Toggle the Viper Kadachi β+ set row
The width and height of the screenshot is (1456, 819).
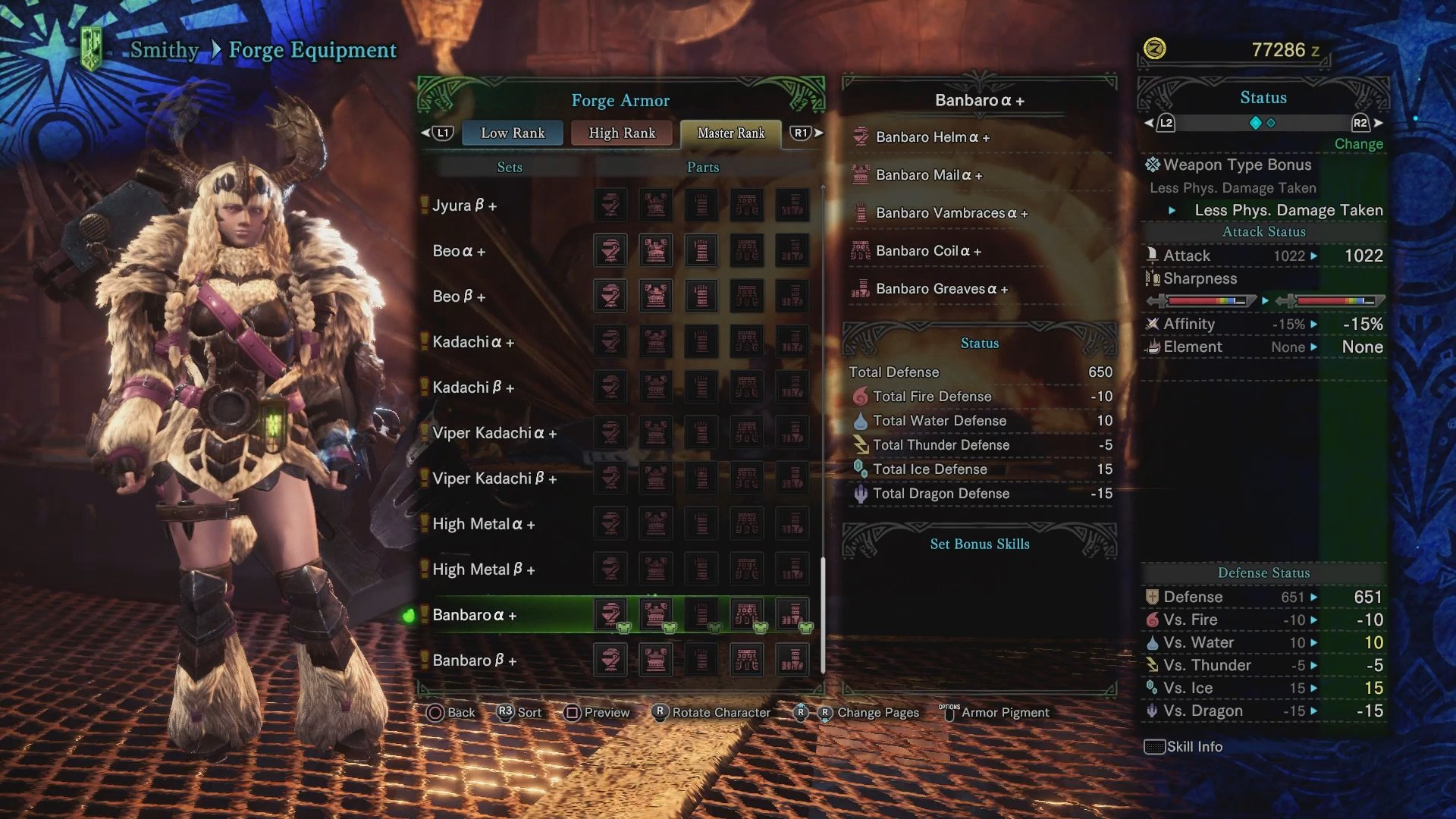click(494, 479)
